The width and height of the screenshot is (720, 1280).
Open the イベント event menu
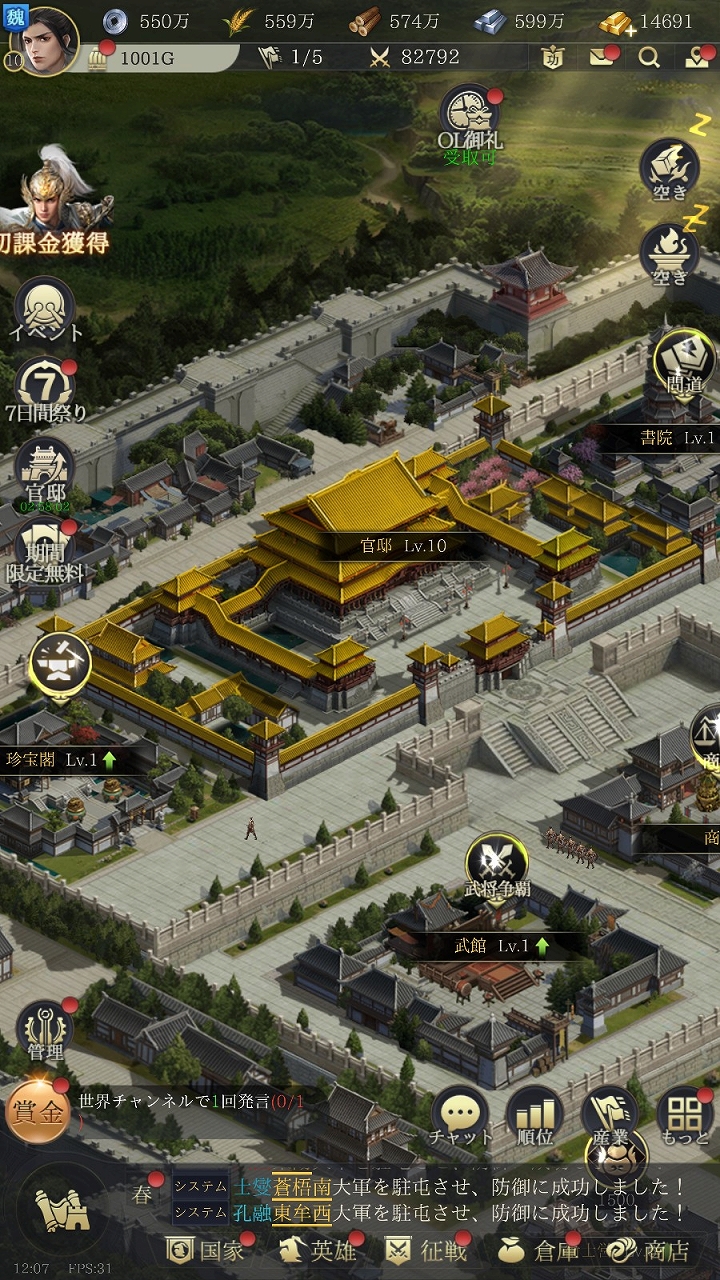coord(45,305)
